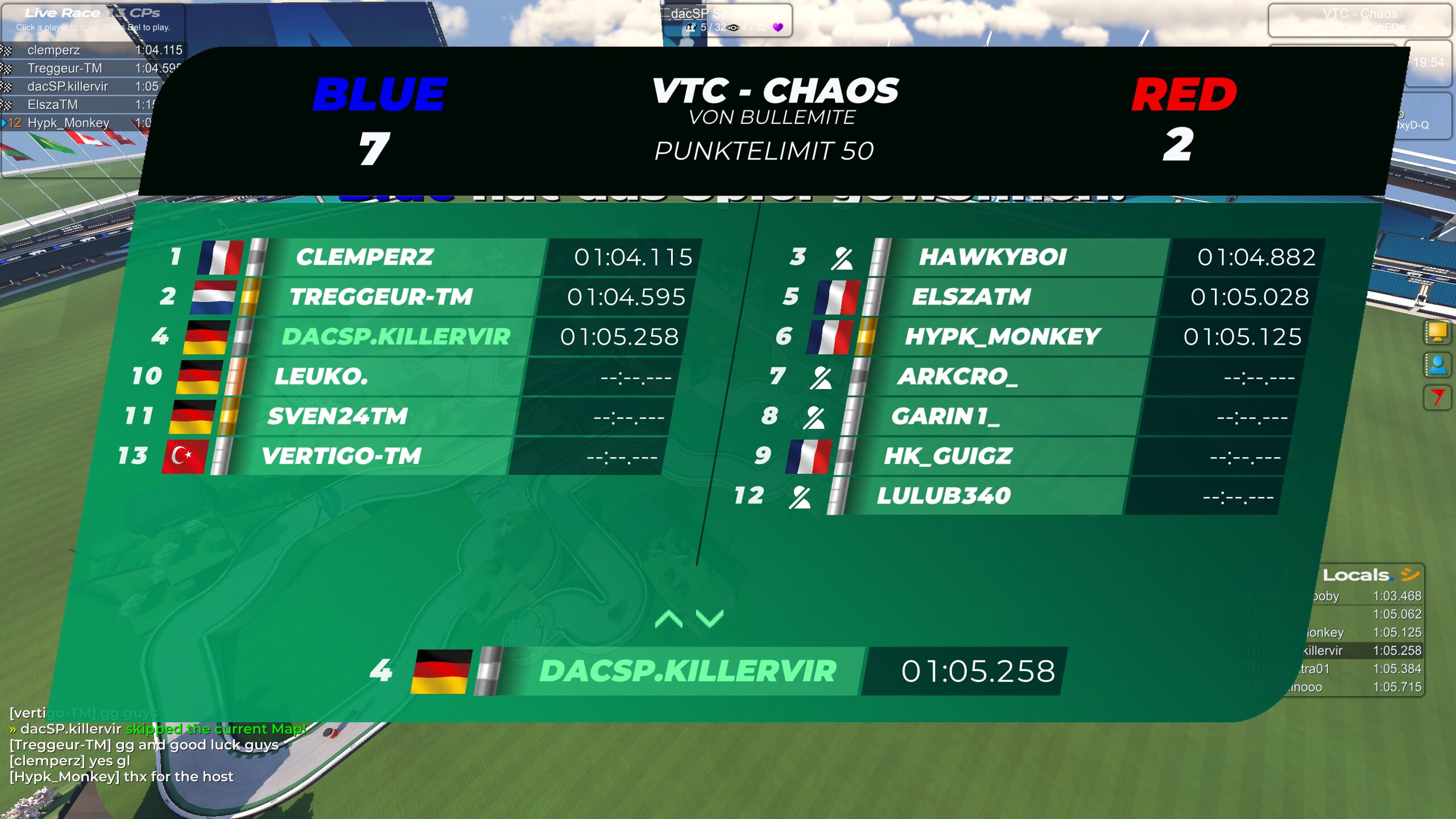Image resolution: width=1456 pixels, height=819 pixels.
Task: Select Hypk_Monkey in the Live Race list
Action: [x=68, y=123]
